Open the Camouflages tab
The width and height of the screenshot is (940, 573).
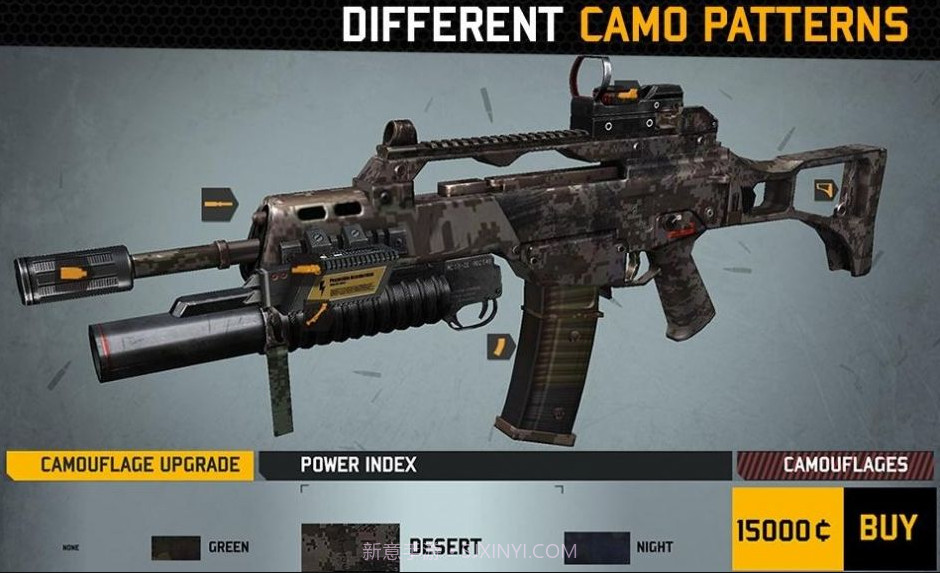[x=836, y=465]
